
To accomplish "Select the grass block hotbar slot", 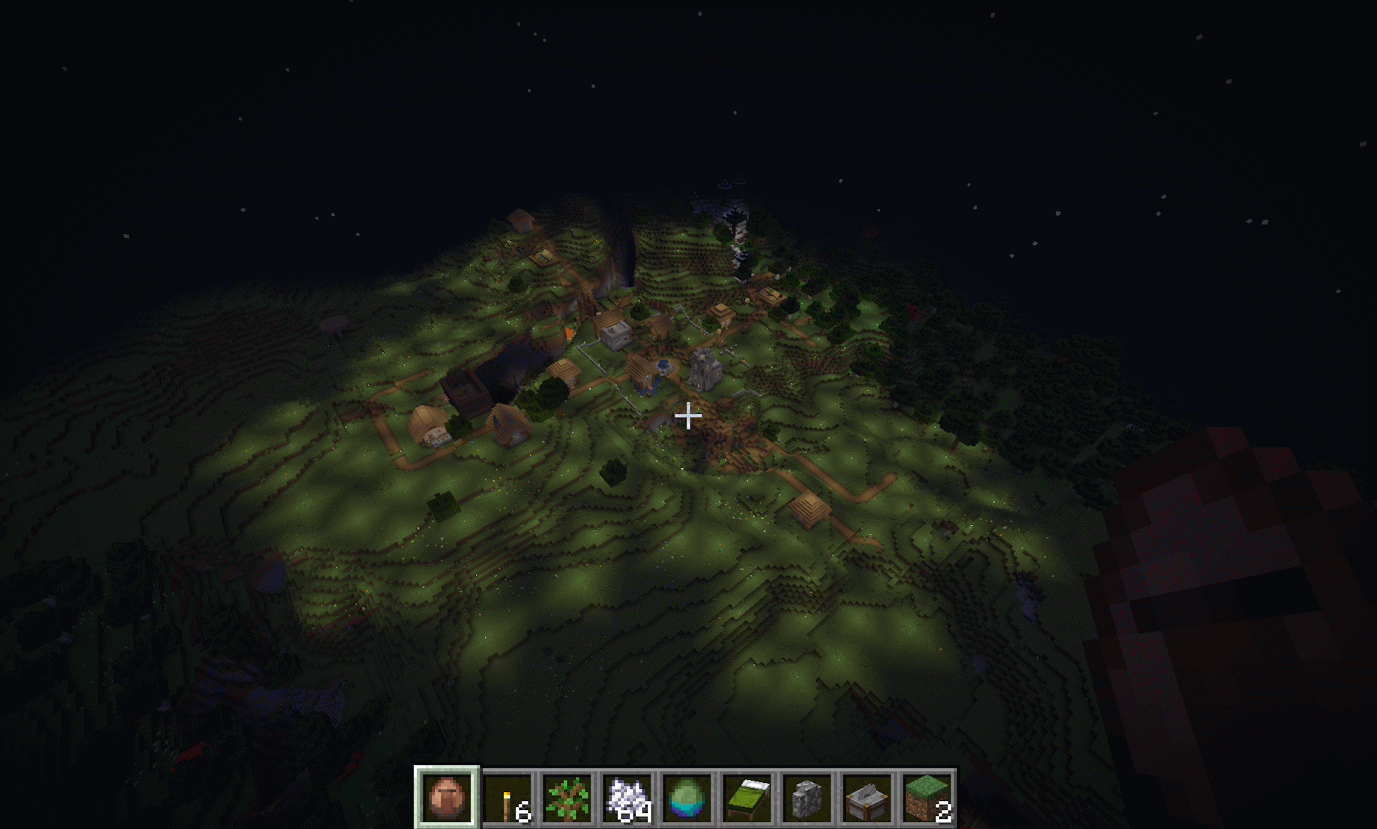I will tap(927, 798).
